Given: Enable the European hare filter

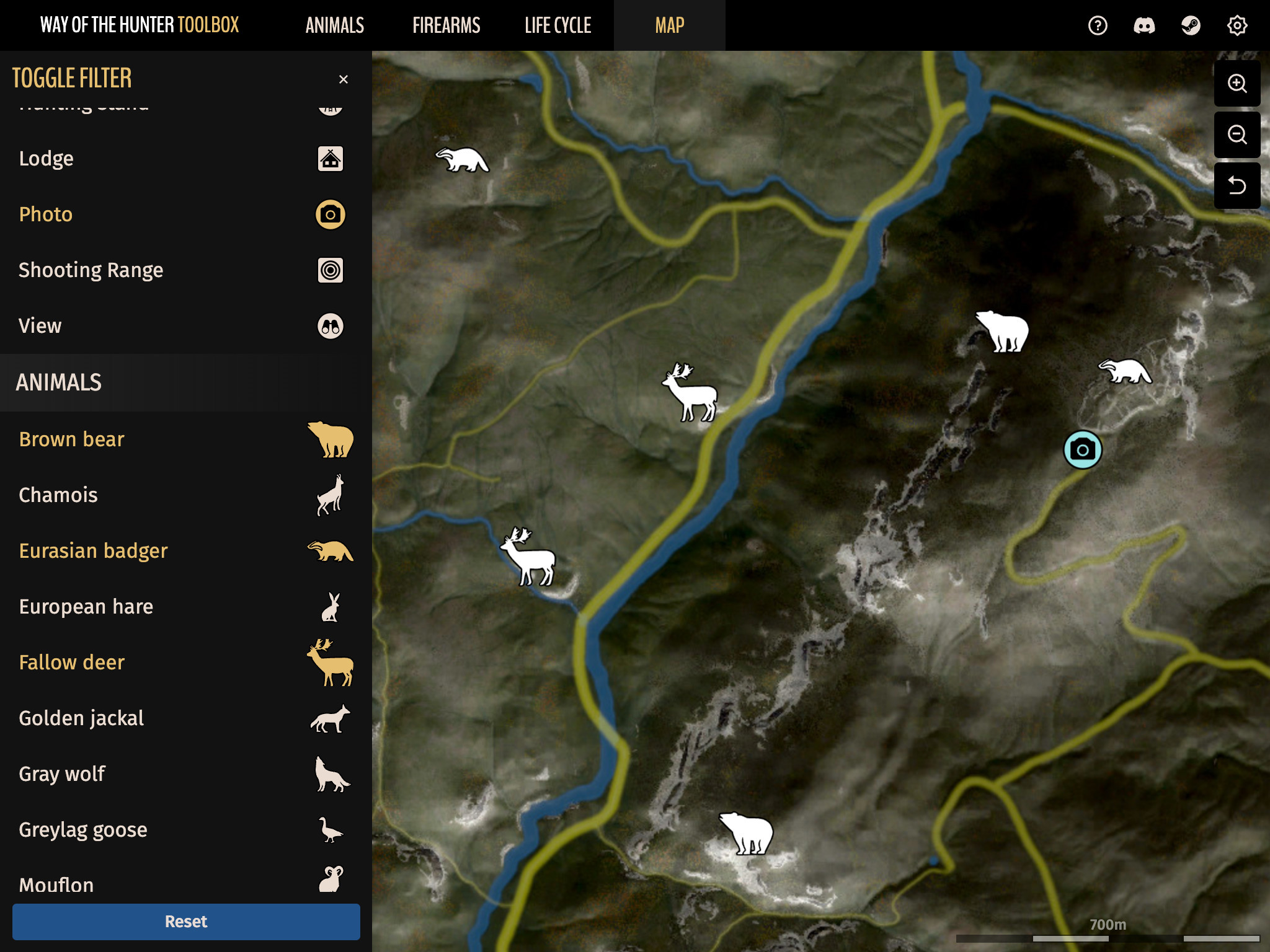Looking at the screenshot, I should (x=180, y=607).
